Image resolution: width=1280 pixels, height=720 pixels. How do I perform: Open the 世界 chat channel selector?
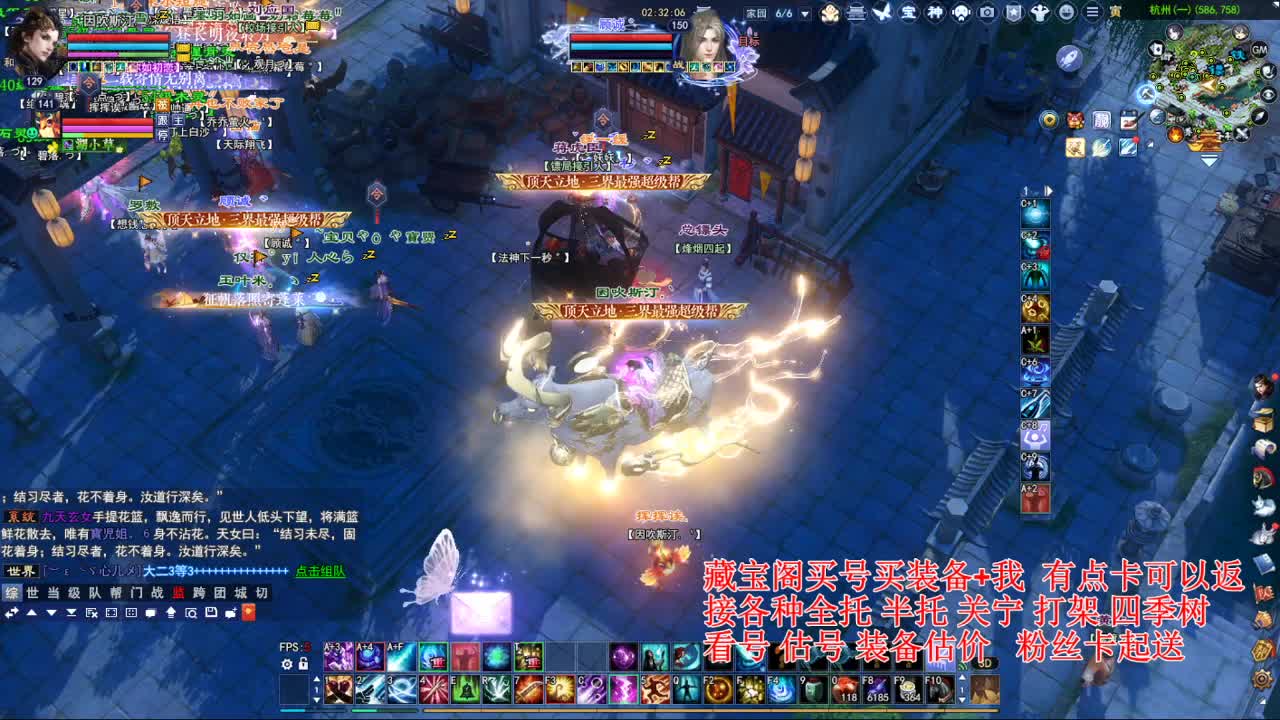pos(21,571)
